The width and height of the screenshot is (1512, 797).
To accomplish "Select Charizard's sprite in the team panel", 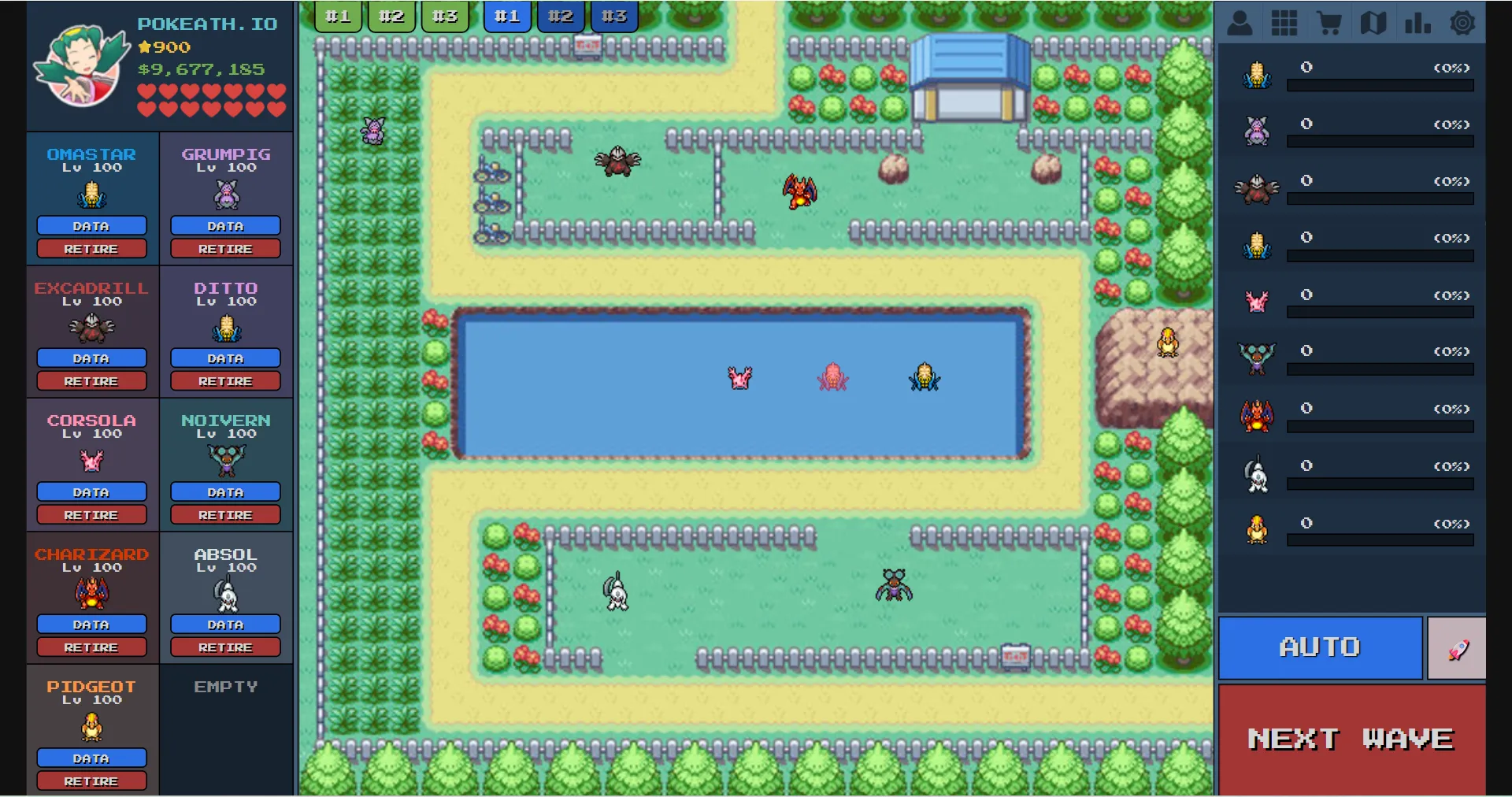I will (x=91, y=593).
